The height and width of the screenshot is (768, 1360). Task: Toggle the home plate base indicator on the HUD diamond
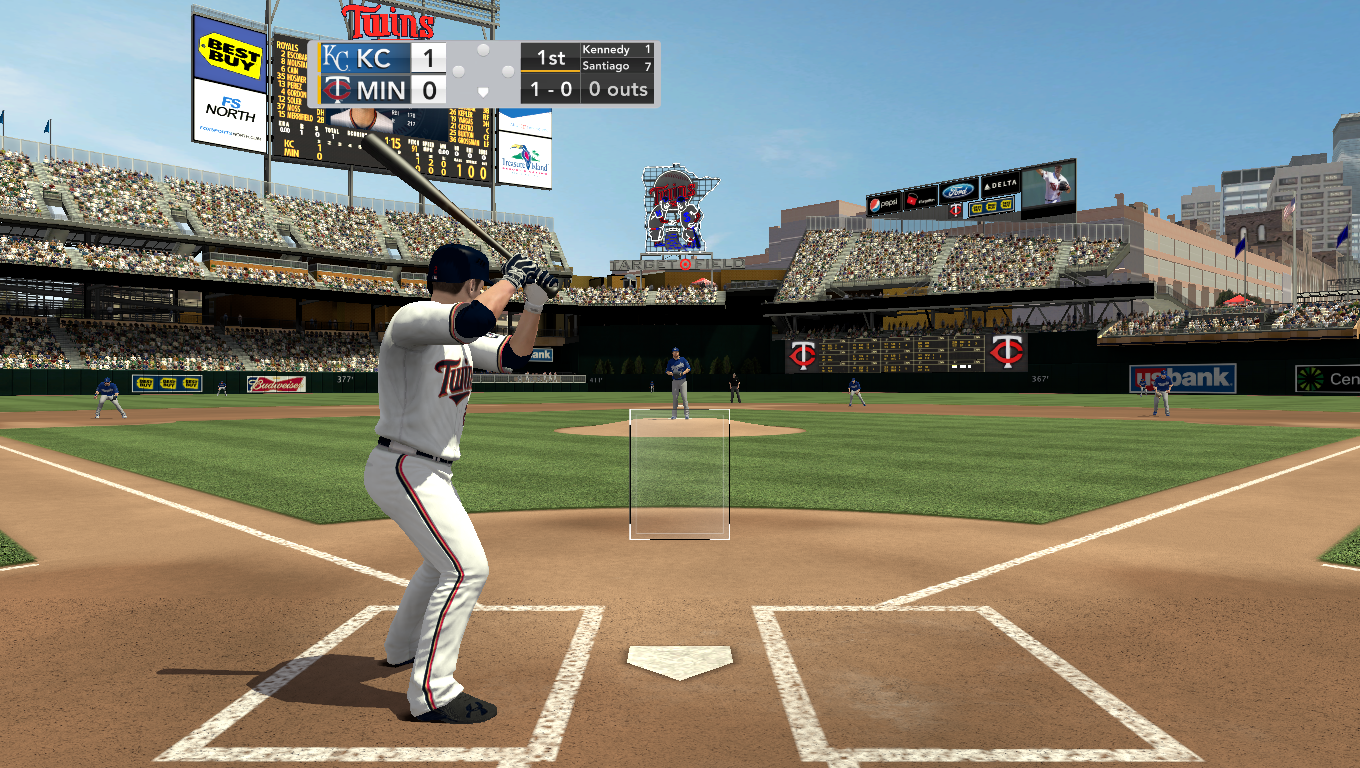point(482,93)
